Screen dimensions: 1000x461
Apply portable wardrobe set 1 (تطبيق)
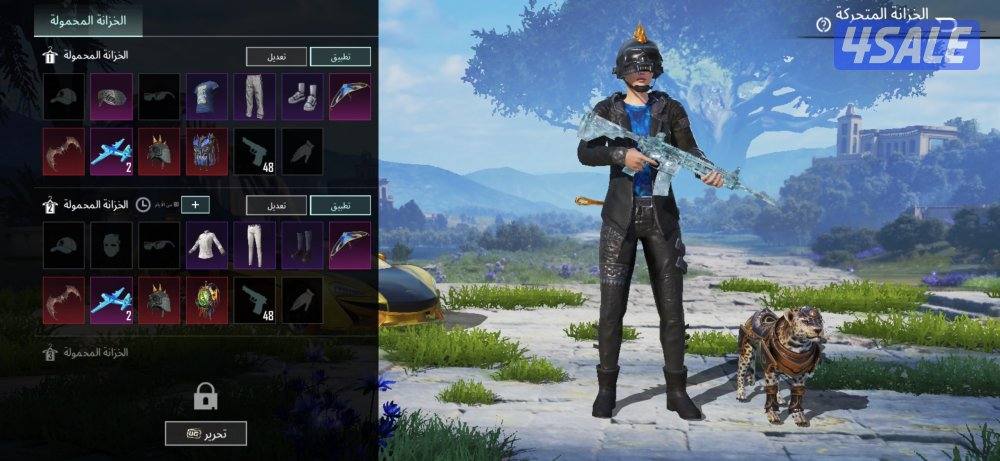coord(340,57)
